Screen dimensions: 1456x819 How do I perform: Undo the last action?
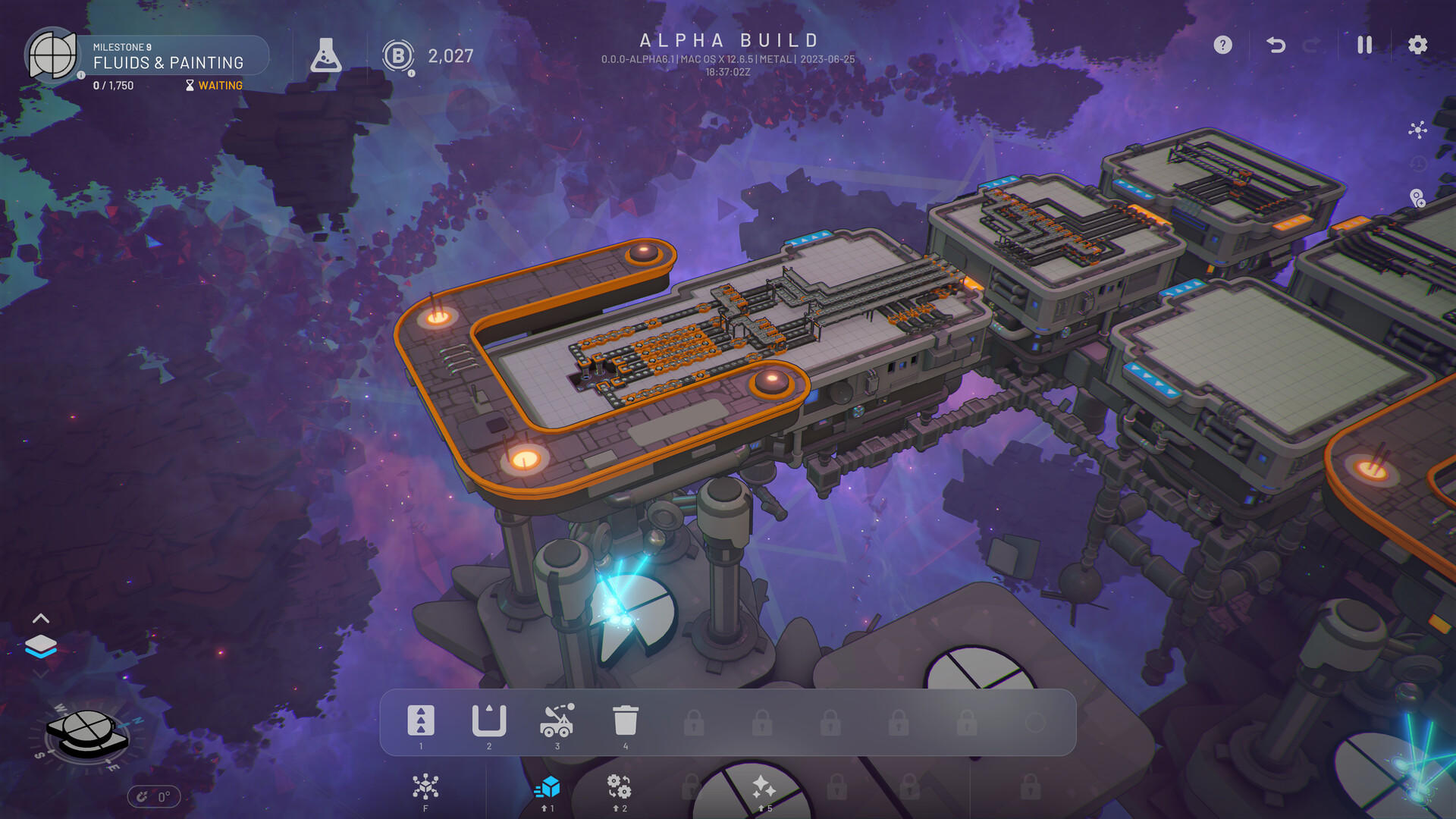click(x=1274, y=45)
